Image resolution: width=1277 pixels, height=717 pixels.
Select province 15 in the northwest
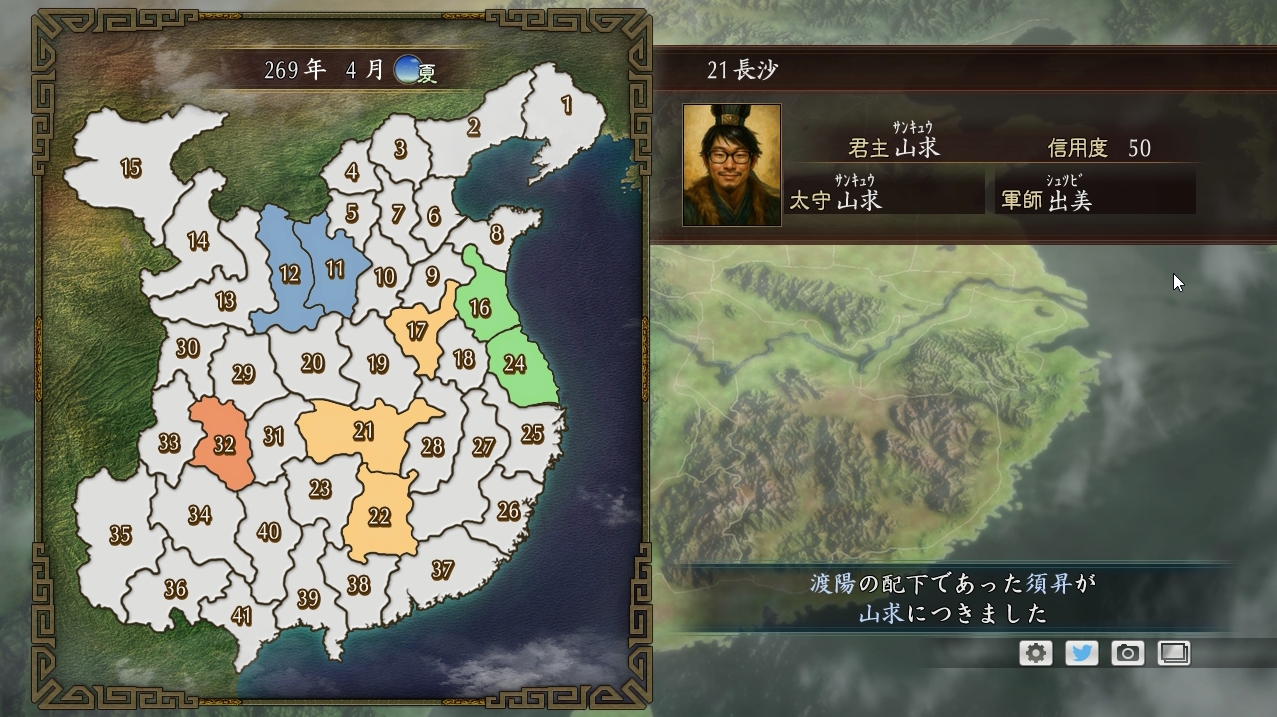click(131, 168)
